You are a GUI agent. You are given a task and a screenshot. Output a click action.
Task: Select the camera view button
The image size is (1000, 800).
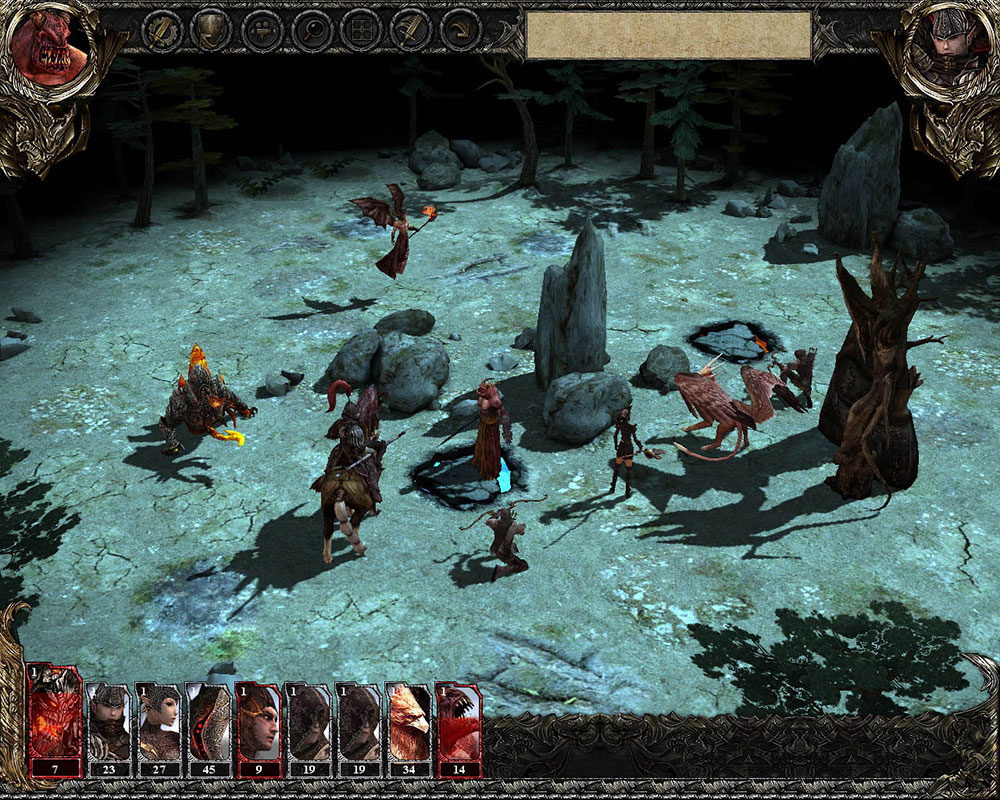[x=261, y=31]
